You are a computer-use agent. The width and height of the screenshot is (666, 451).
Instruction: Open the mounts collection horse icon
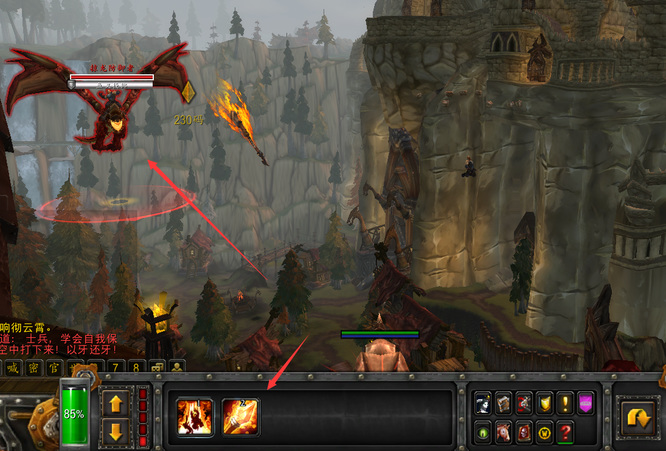point(503,433)
